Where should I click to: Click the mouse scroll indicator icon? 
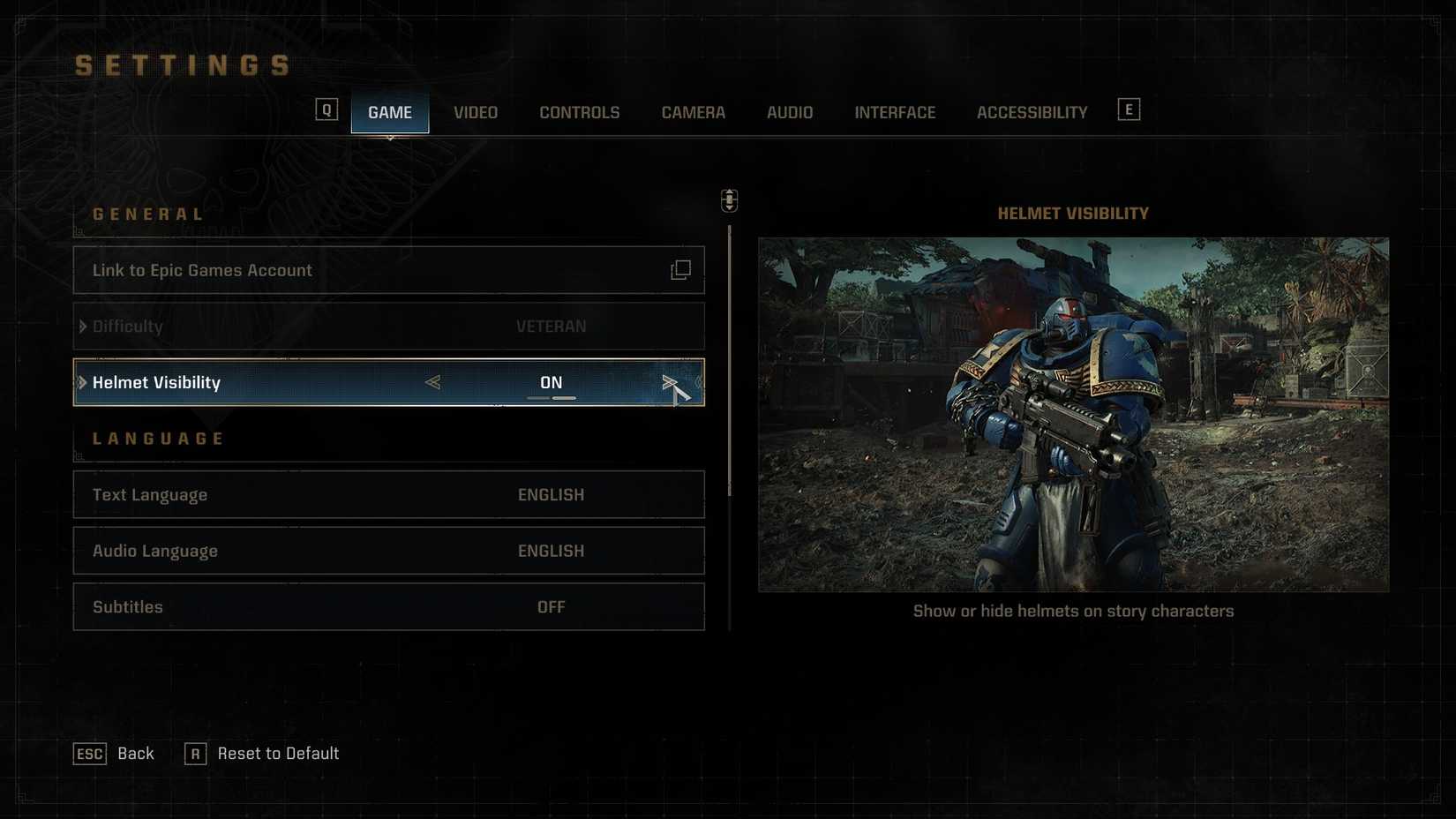pos(729,200)
